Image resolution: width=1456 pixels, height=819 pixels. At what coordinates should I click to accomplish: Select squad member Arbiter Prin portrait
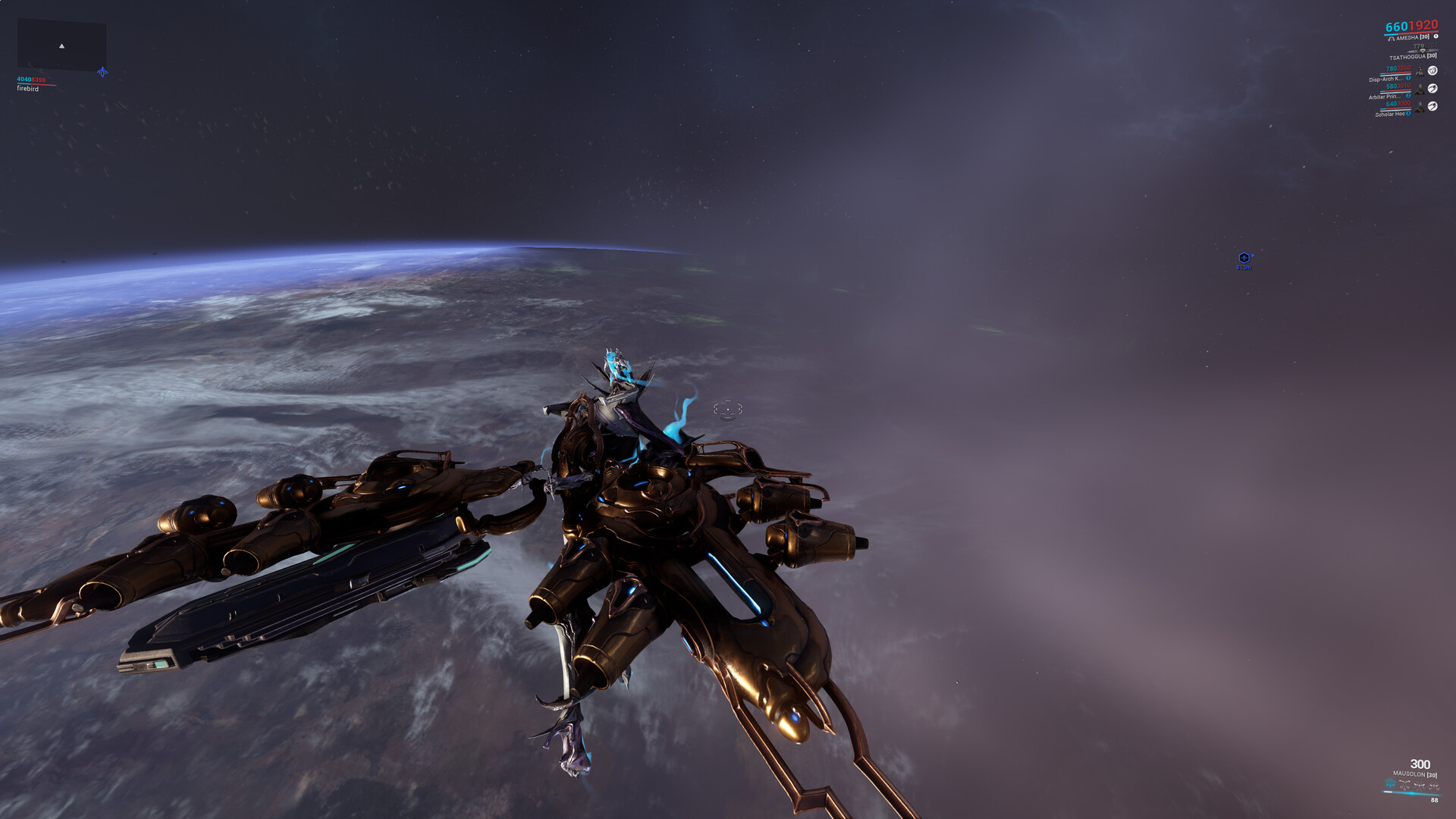(x=1420, y=89)
